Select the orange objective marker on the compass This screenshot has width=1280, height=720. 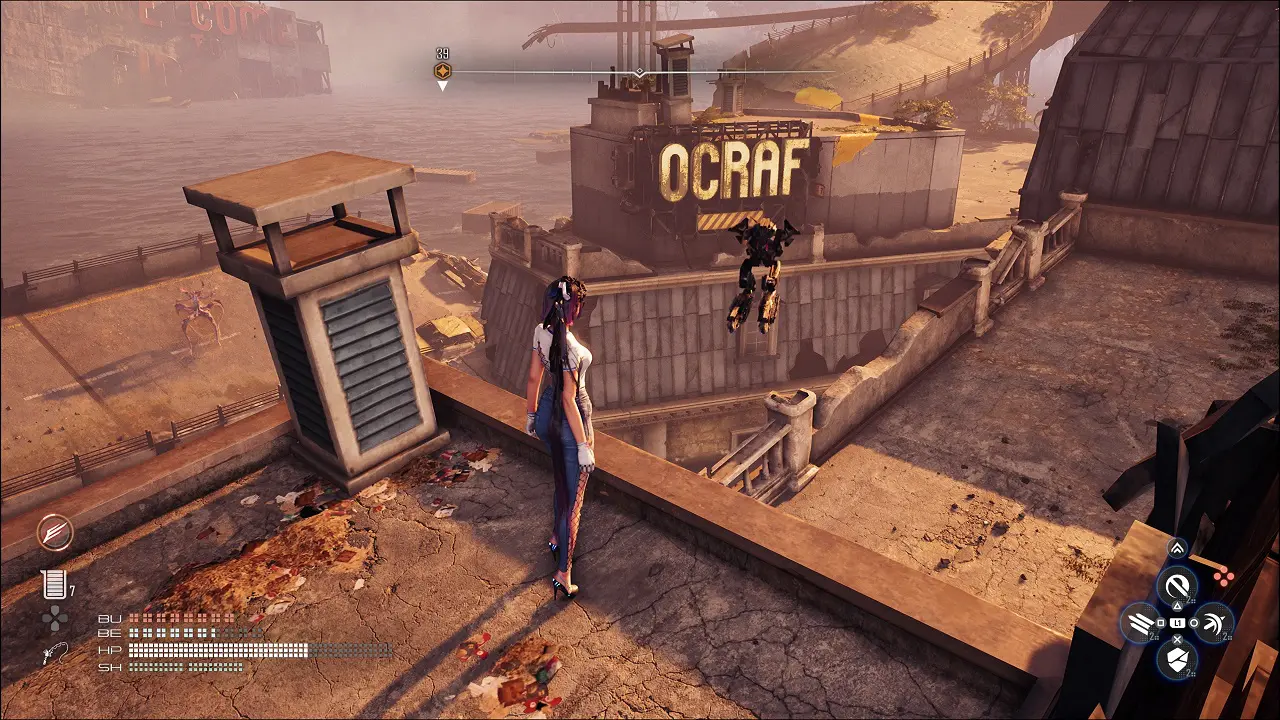(442, 71)
